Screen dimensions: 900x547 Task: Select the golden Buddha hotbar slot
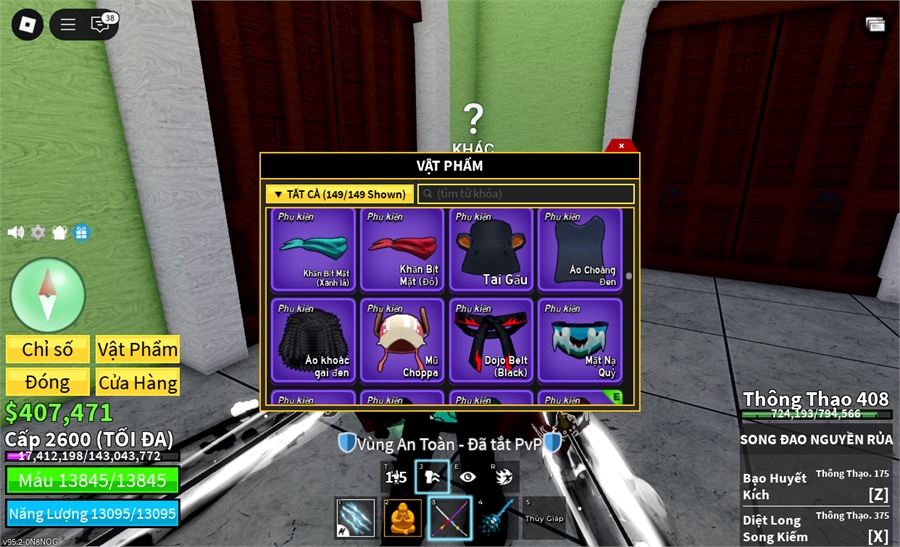click(403, 518)
